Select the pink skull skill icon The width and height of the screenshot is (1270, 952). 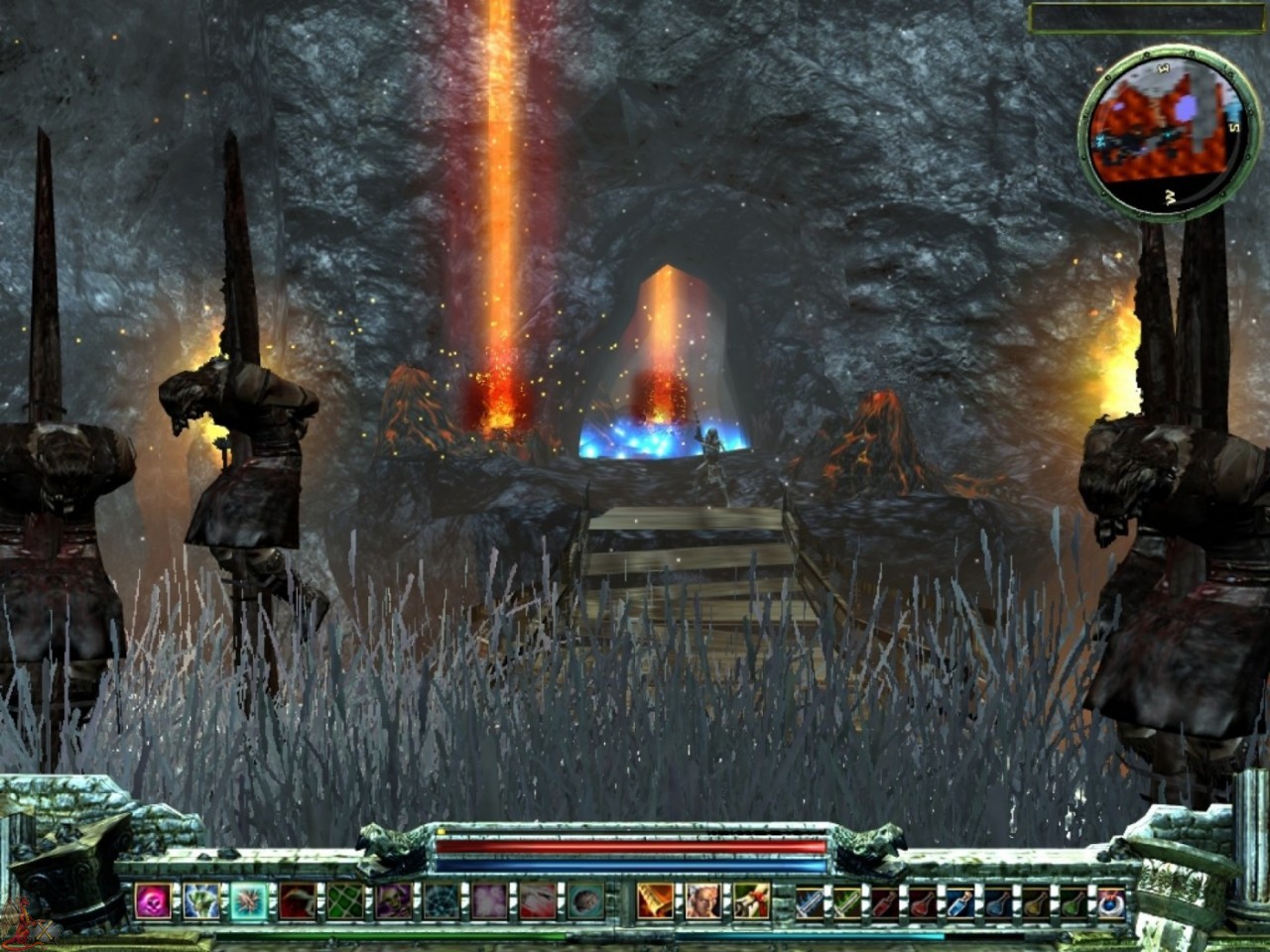coord(153,900)
